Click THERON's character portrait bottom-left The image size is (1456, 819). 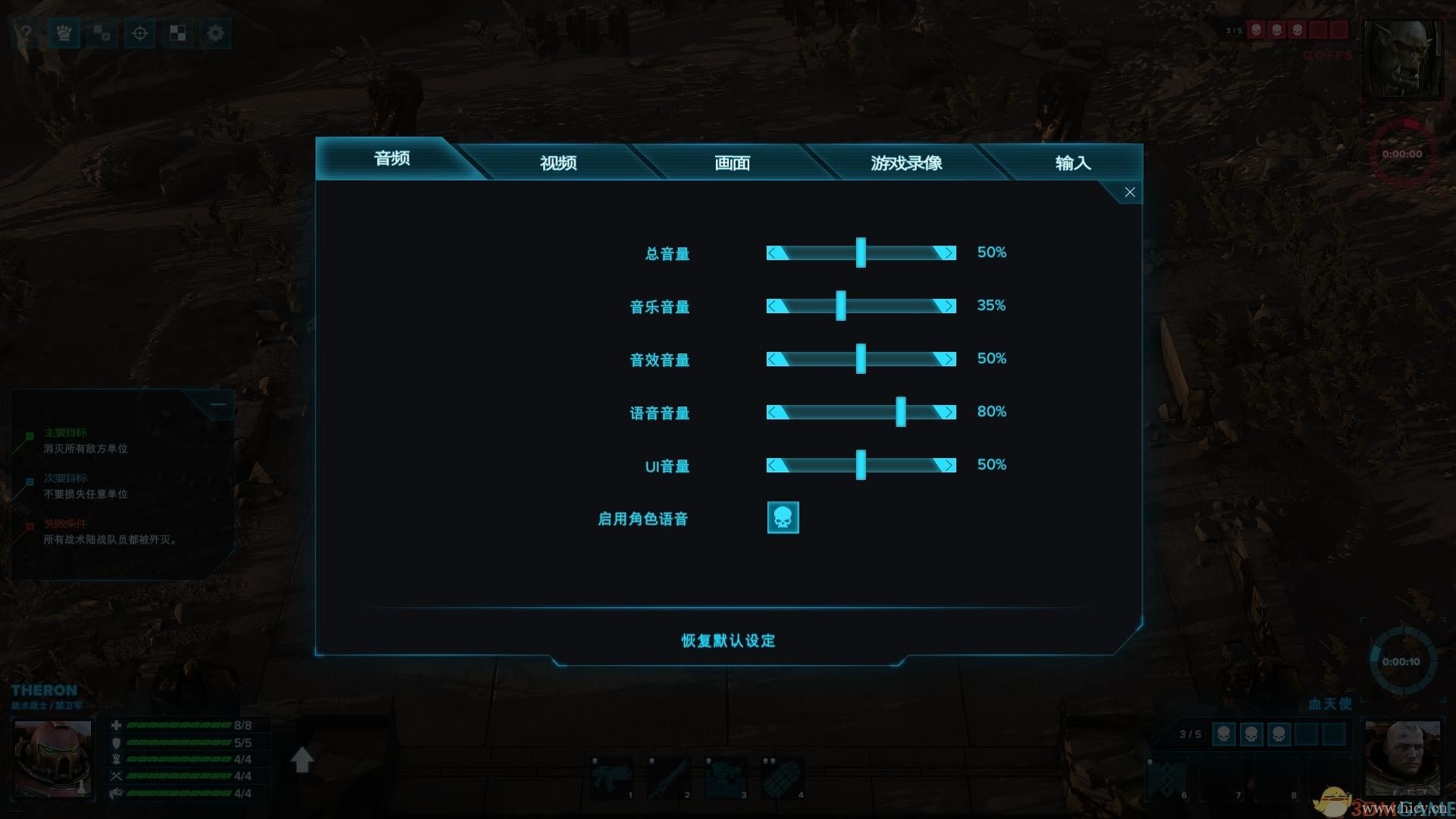click(52, 758)
